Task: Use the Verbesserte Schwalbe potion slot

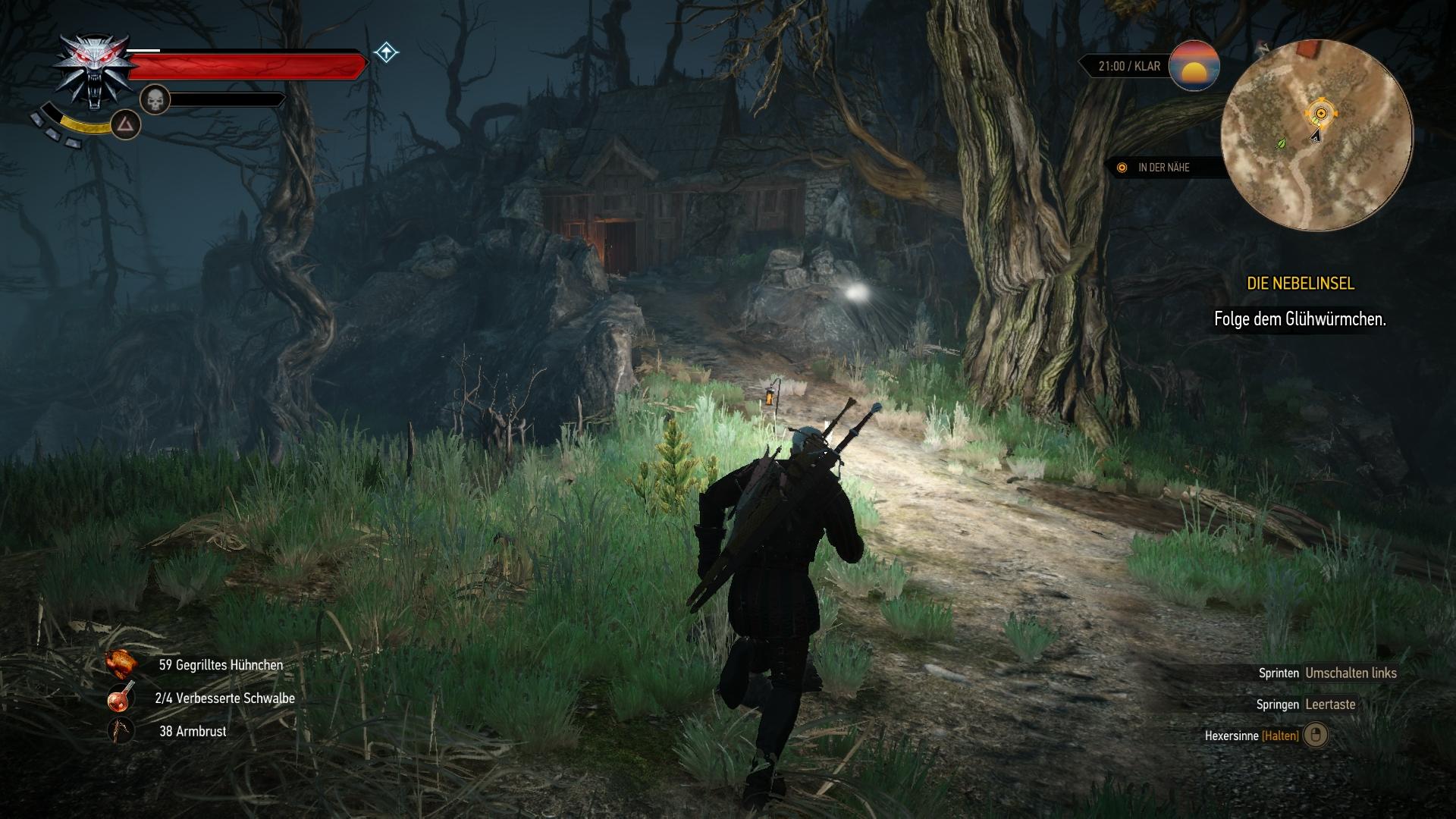Action: coord(121,698)
